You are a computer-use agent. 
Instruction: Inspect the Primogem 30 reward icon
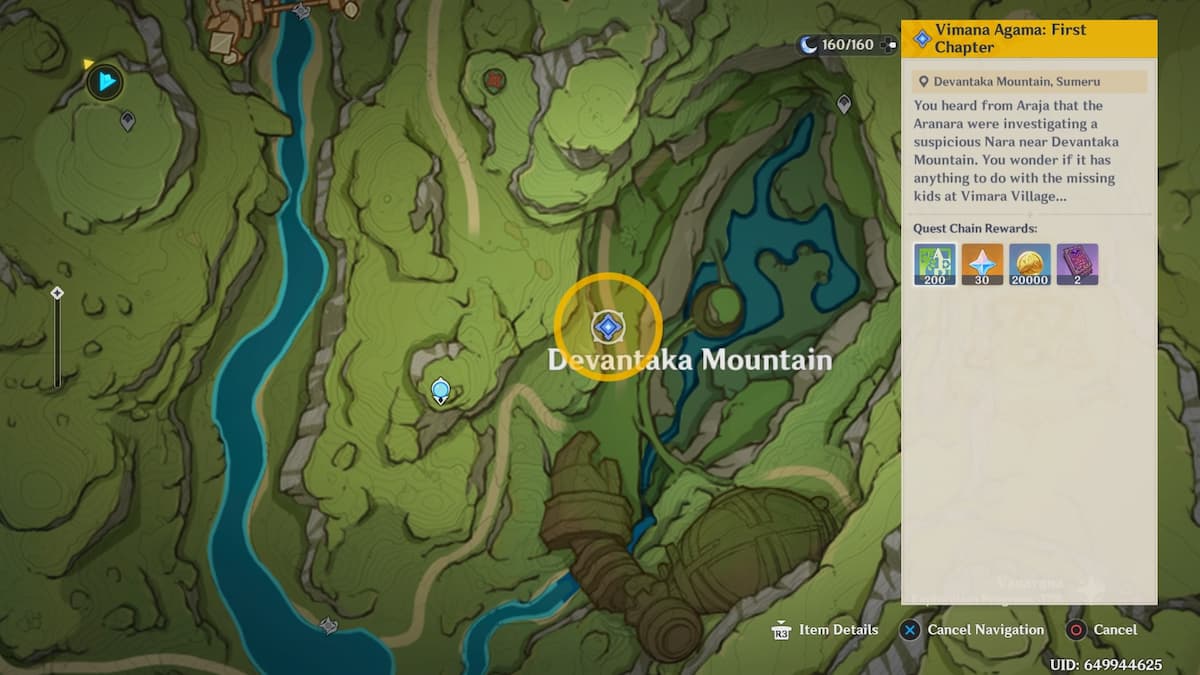(x=982, y=265)
